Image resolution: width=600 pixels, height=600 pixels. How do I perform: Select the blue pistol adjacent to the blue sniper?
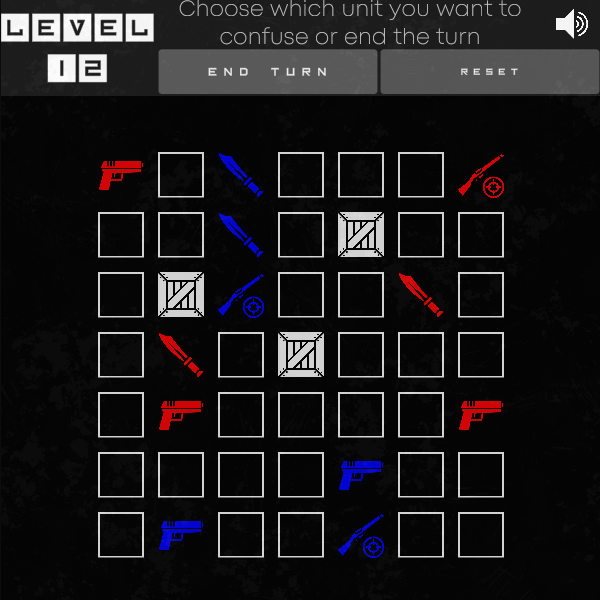(361, 475)
